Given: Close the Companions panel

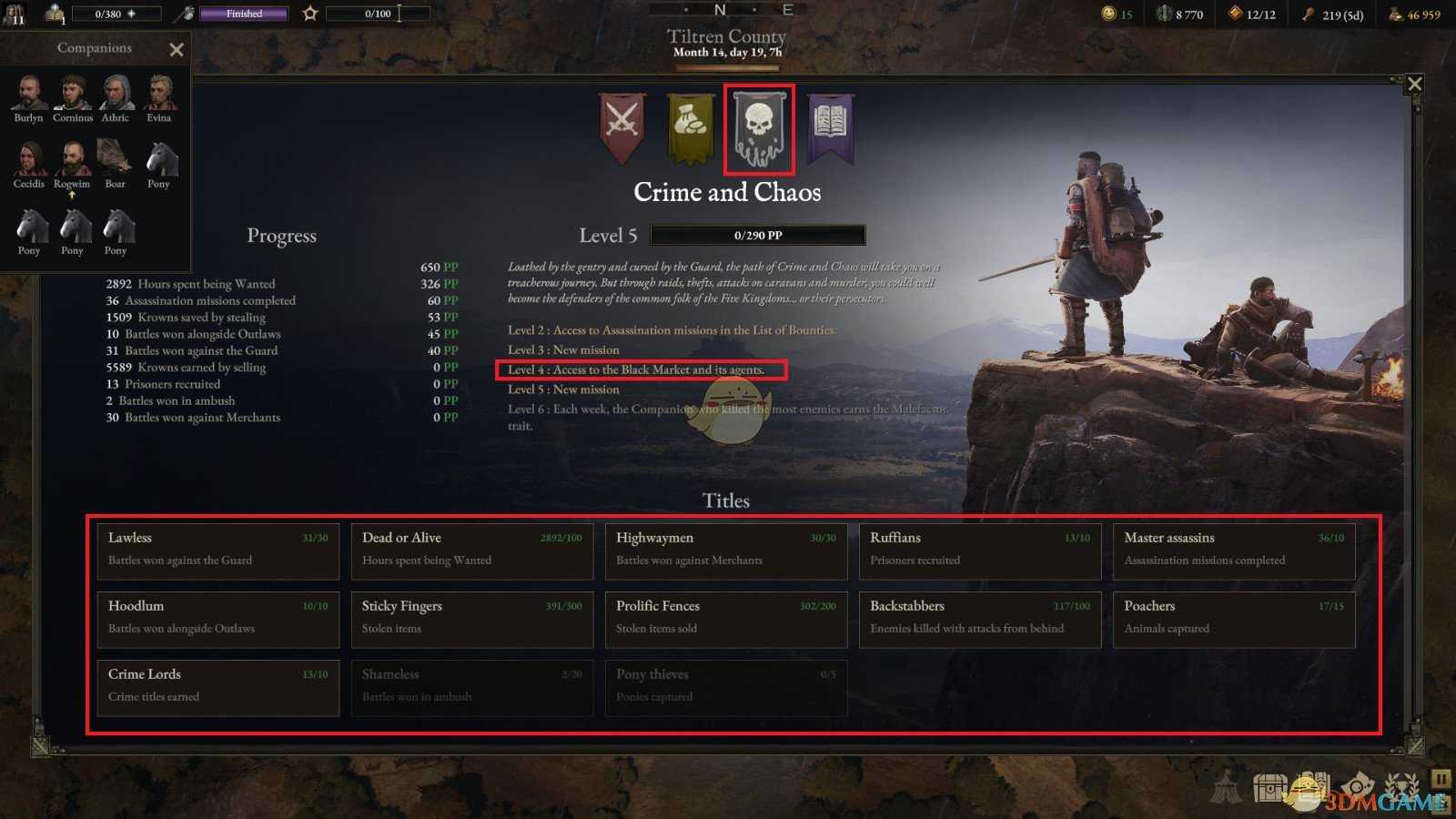Looking at the screenshot, I should click(177, 49).
